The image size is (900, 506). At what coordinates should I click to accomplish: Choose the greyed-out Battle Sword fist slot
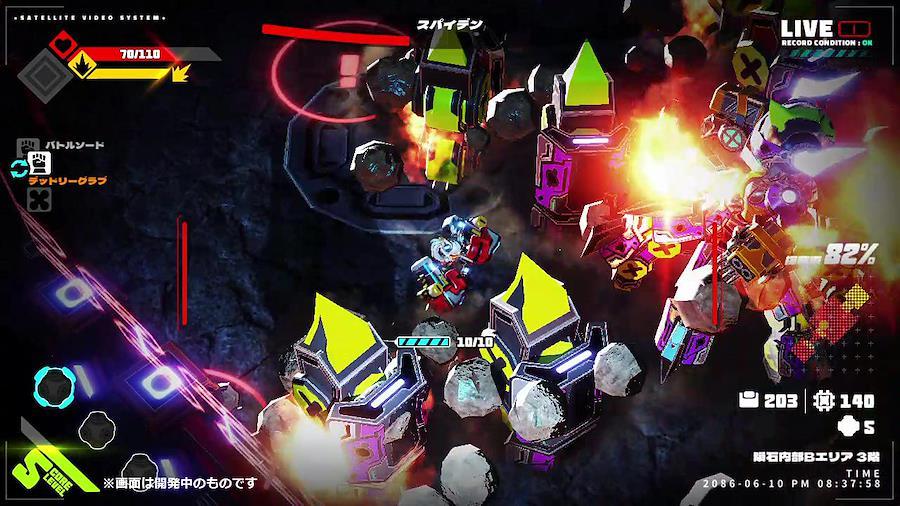pyautogui.click(x=28, y=146)
